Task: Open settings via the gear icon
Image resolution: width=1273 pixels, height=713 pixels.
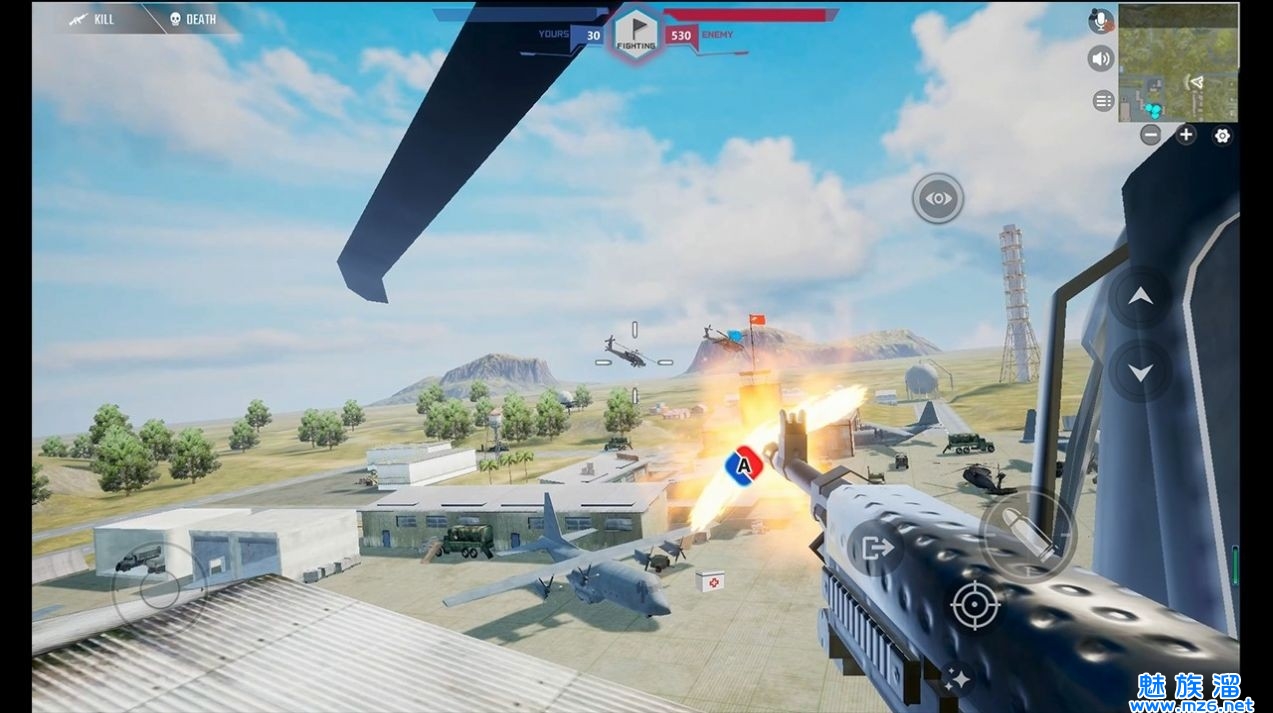Action: click(1222, 136)
